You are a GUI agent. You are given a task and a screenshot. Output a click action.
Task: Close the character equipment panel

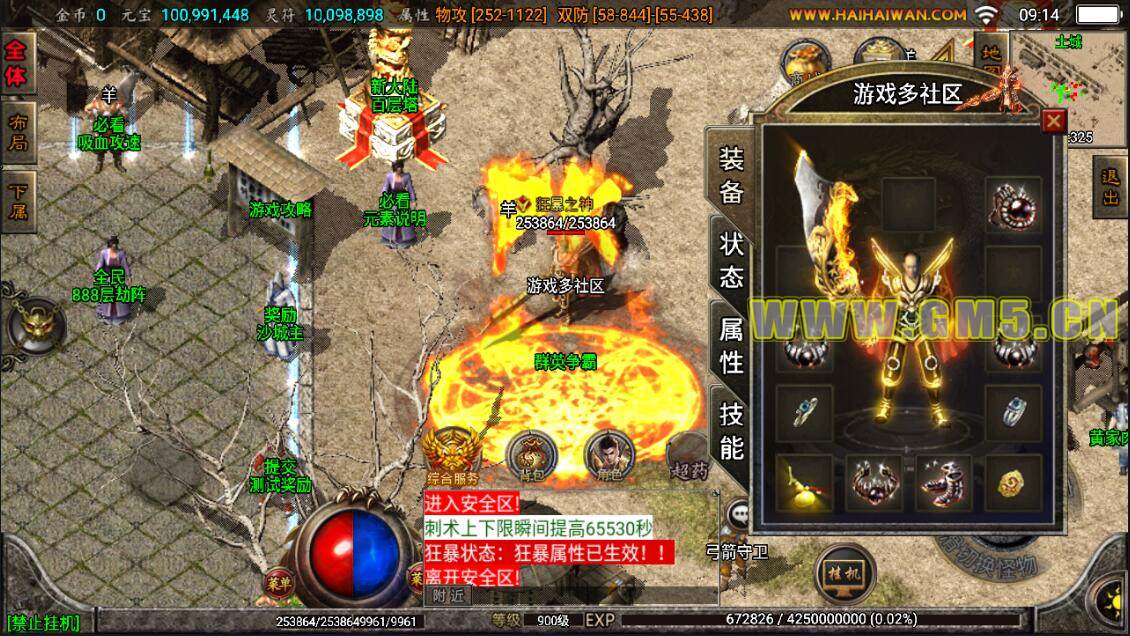[x=1053, y=122]
